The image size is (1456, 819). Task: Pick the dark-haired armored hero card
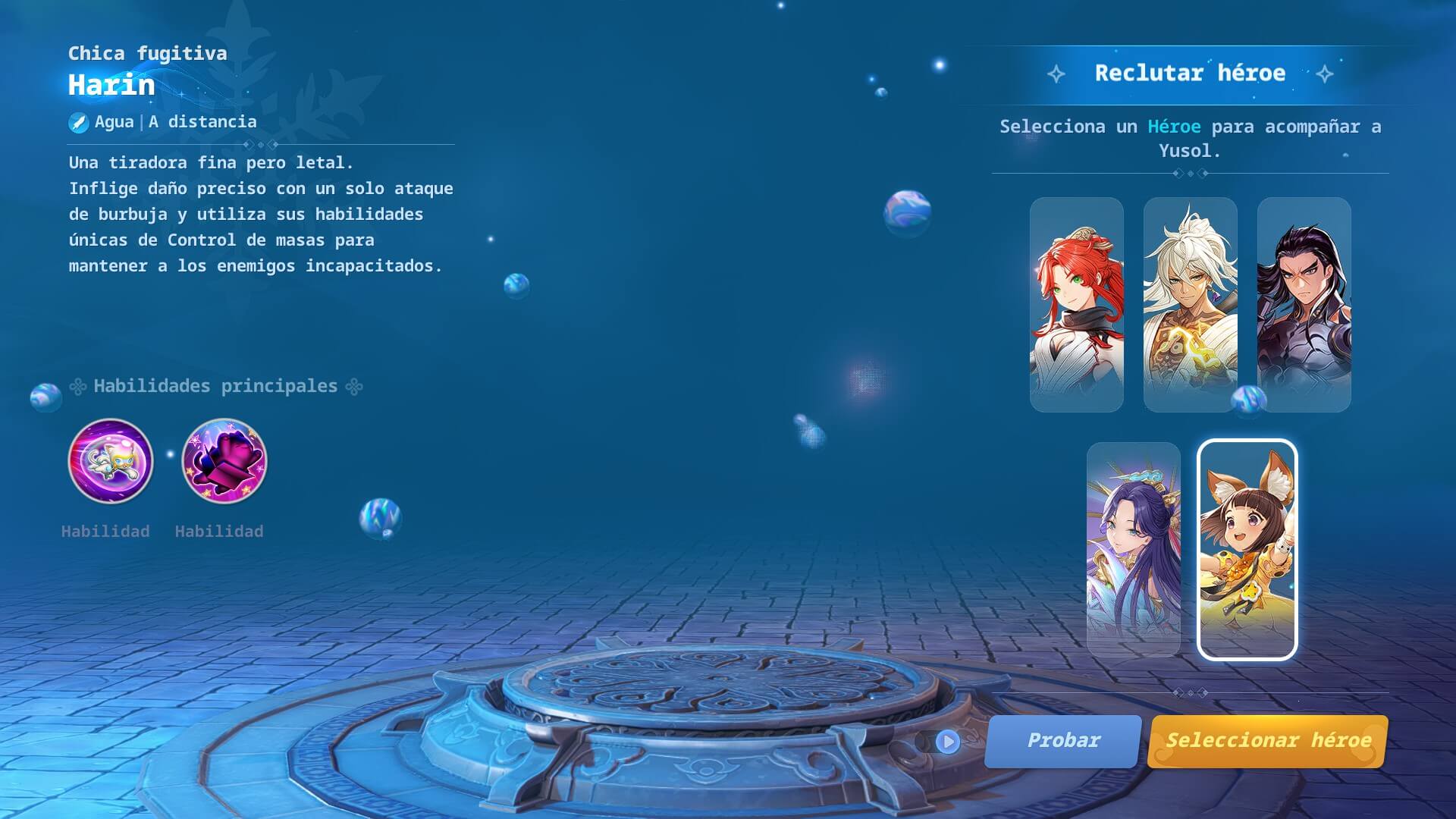(1304, 304)
